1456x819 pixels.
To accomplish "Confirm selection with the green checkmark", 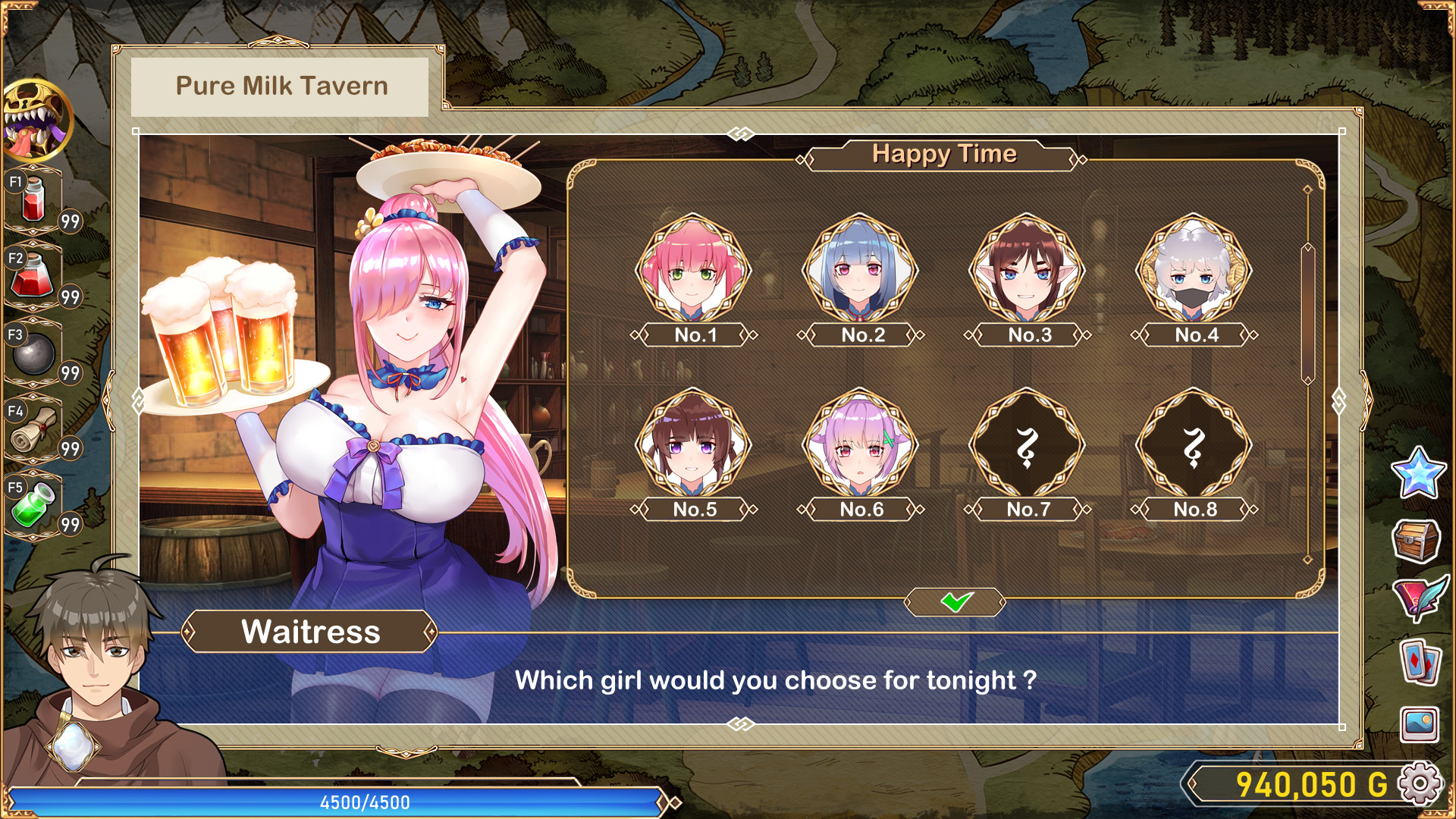I will (955, 602).
